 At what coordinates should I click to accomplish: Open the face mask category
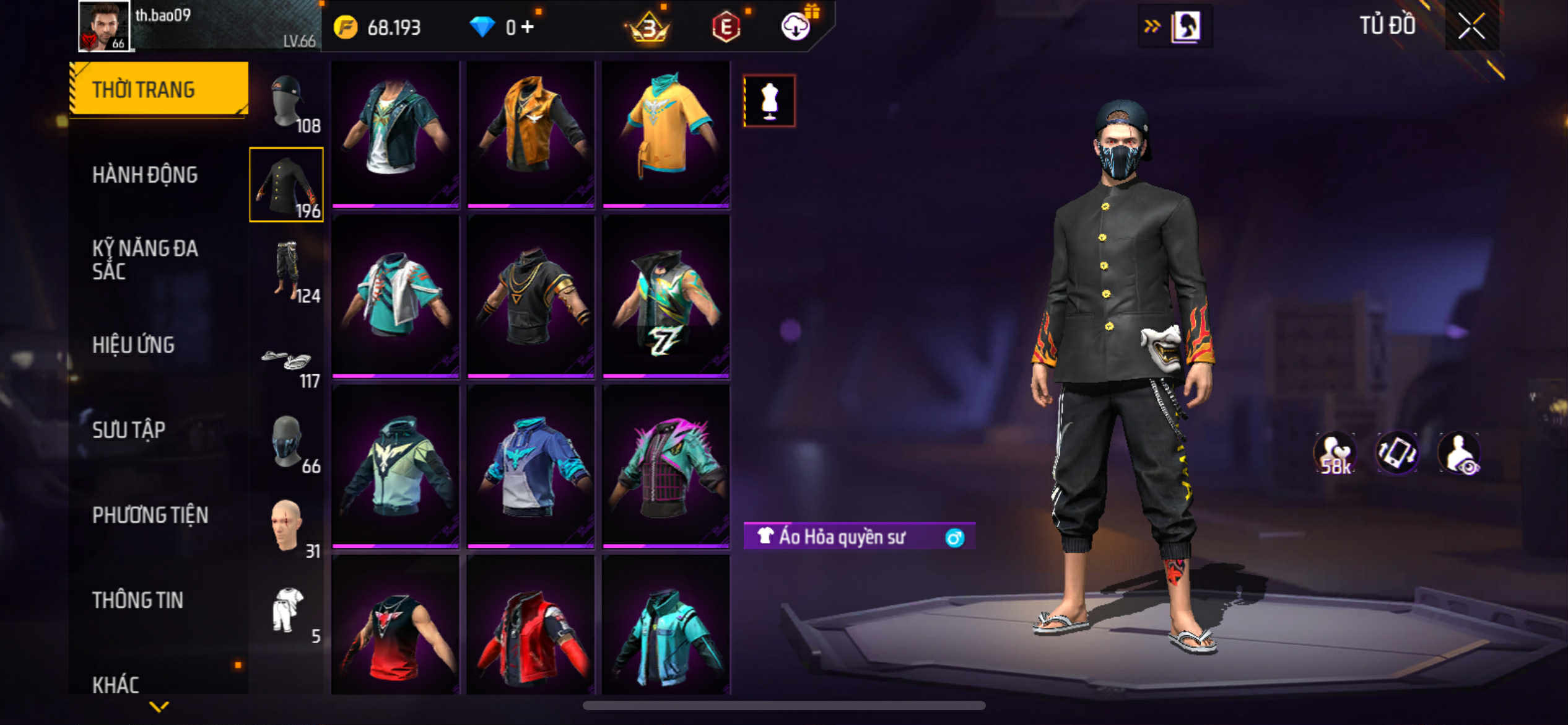287,442
